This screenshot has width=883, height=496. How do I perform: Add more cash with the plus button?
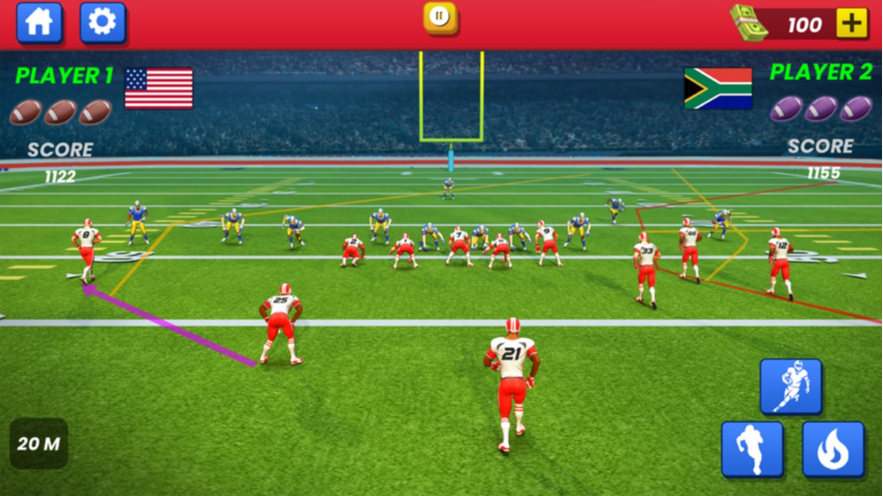(851, 23)
